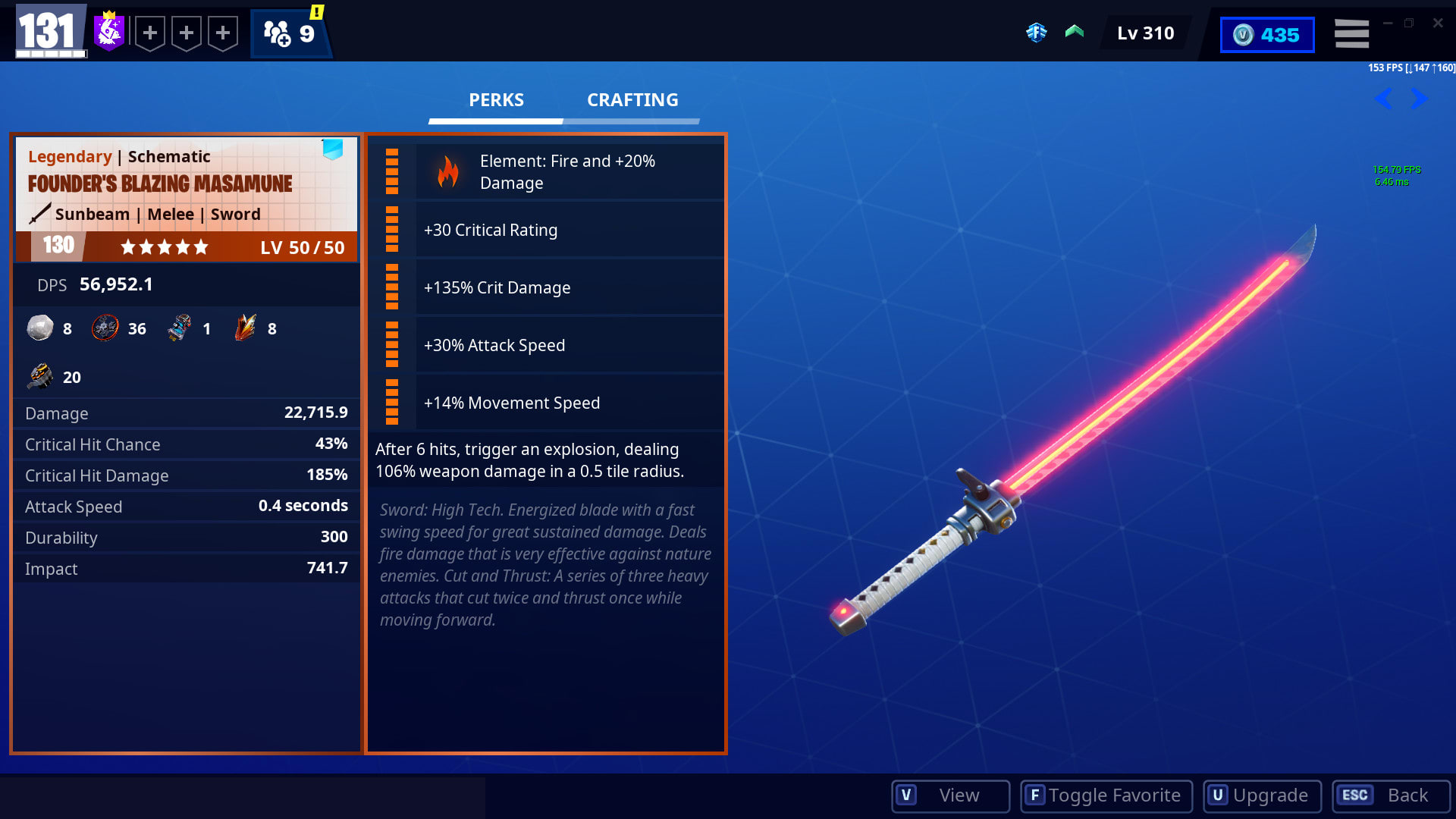Viewport: 1456px width, 819px height.
Task: Select the Perks tab
Action: (496, 100)
